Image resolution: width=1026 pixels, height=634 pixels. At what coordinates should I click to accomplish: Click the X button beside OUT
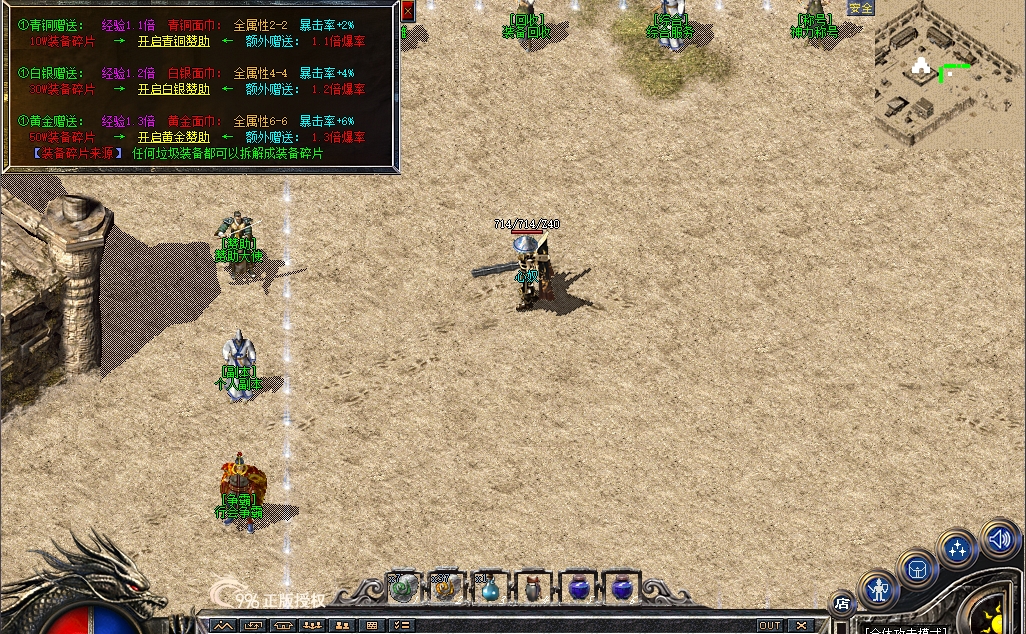tap(801, 626)
